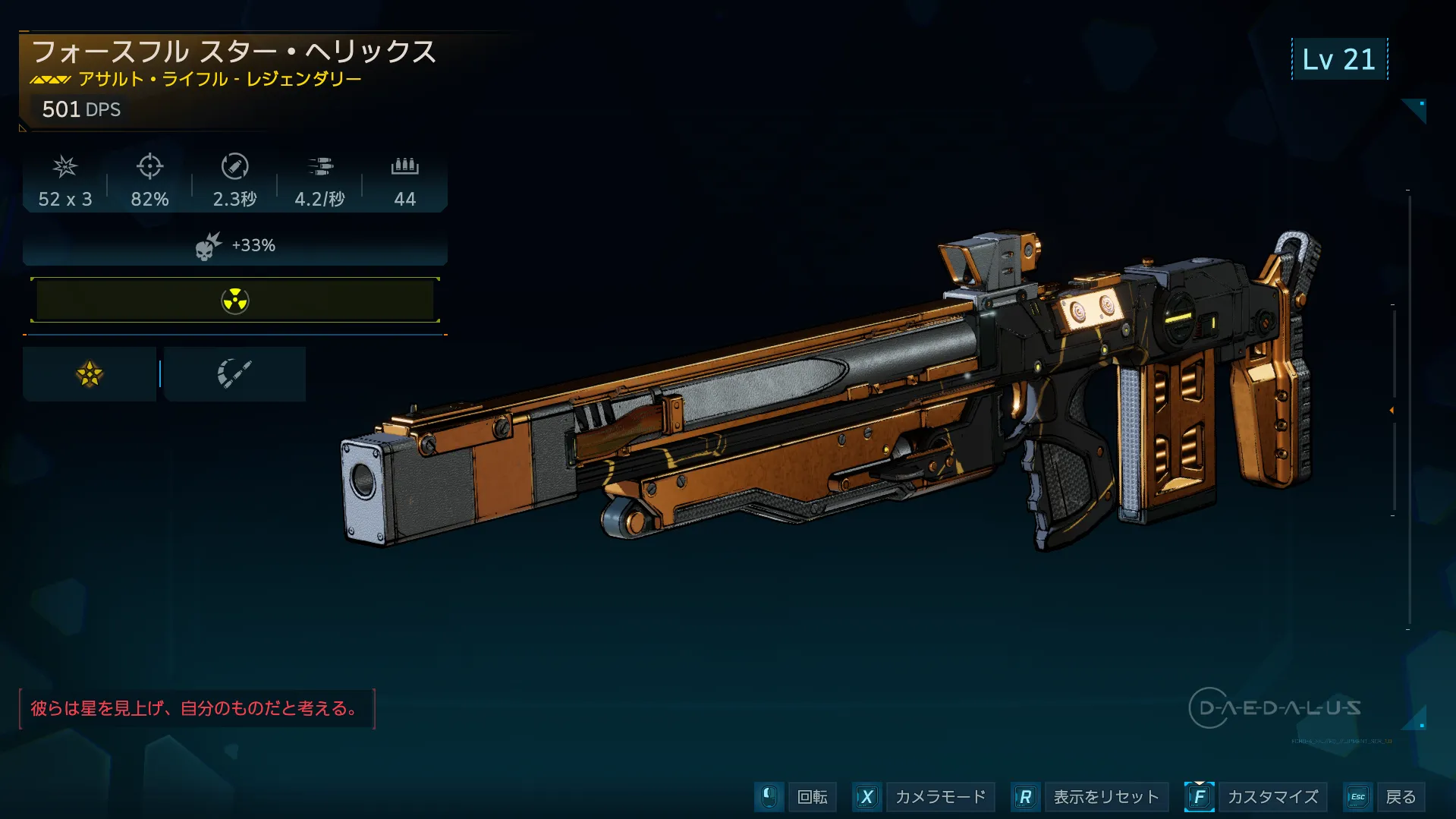The height and width of the screenshot is (819, 1456).
Task: Click the skull +33% bonus row
Action: 235,246
